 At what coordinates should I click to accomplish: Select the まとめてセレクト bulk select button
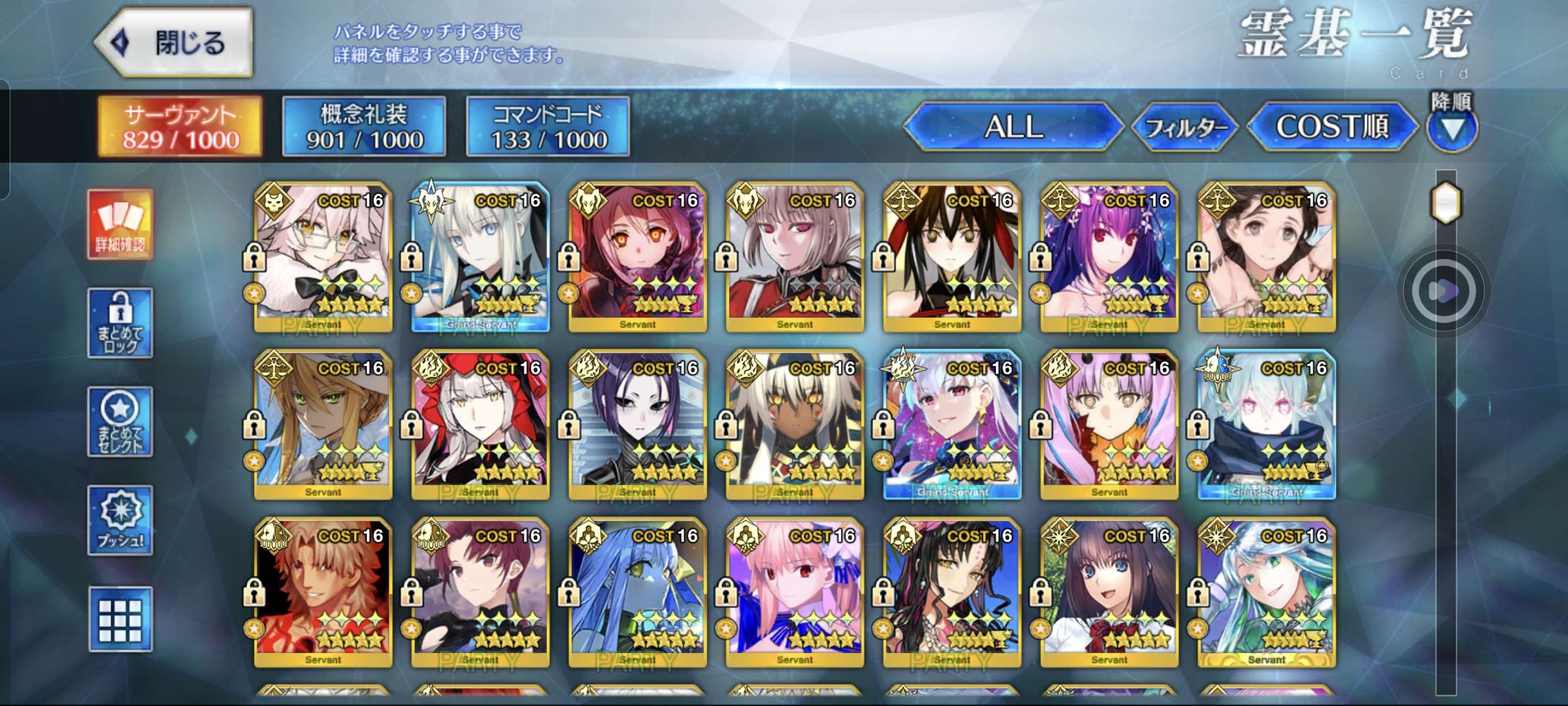point(120,422)
